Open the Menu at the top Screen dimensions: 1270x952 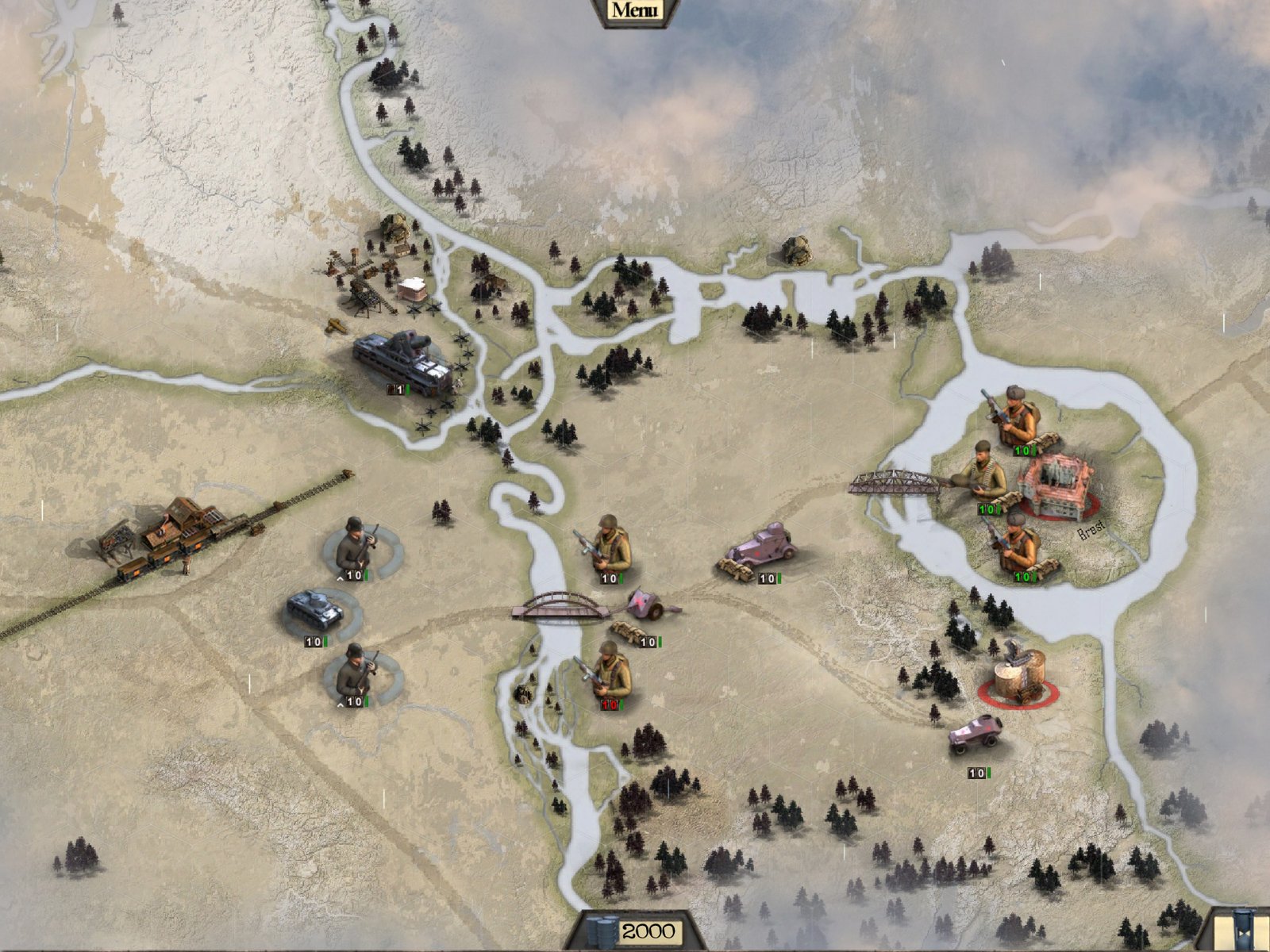click(x=635, y=10)
